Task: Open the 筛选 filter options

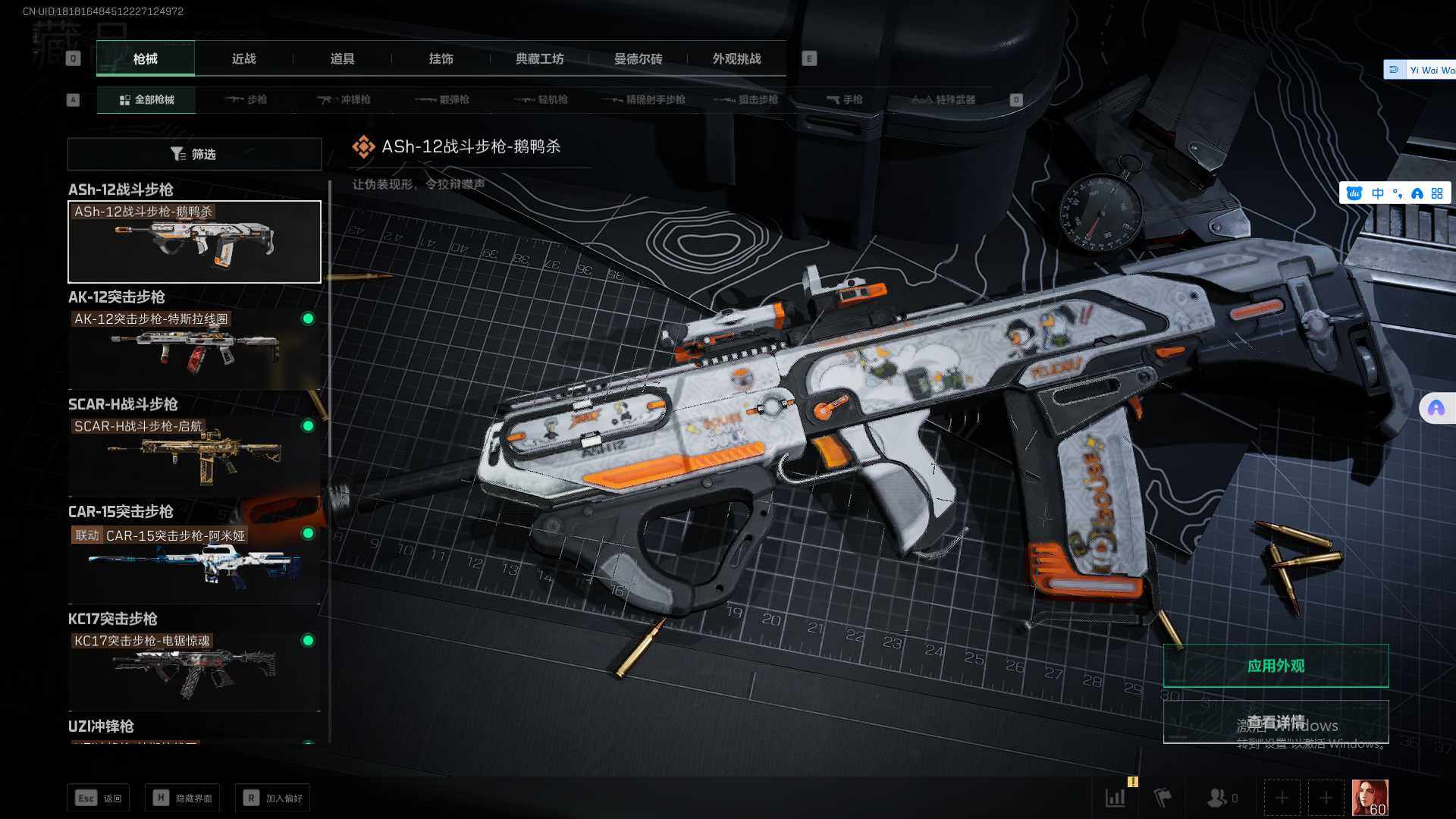Action: point(194,154)
